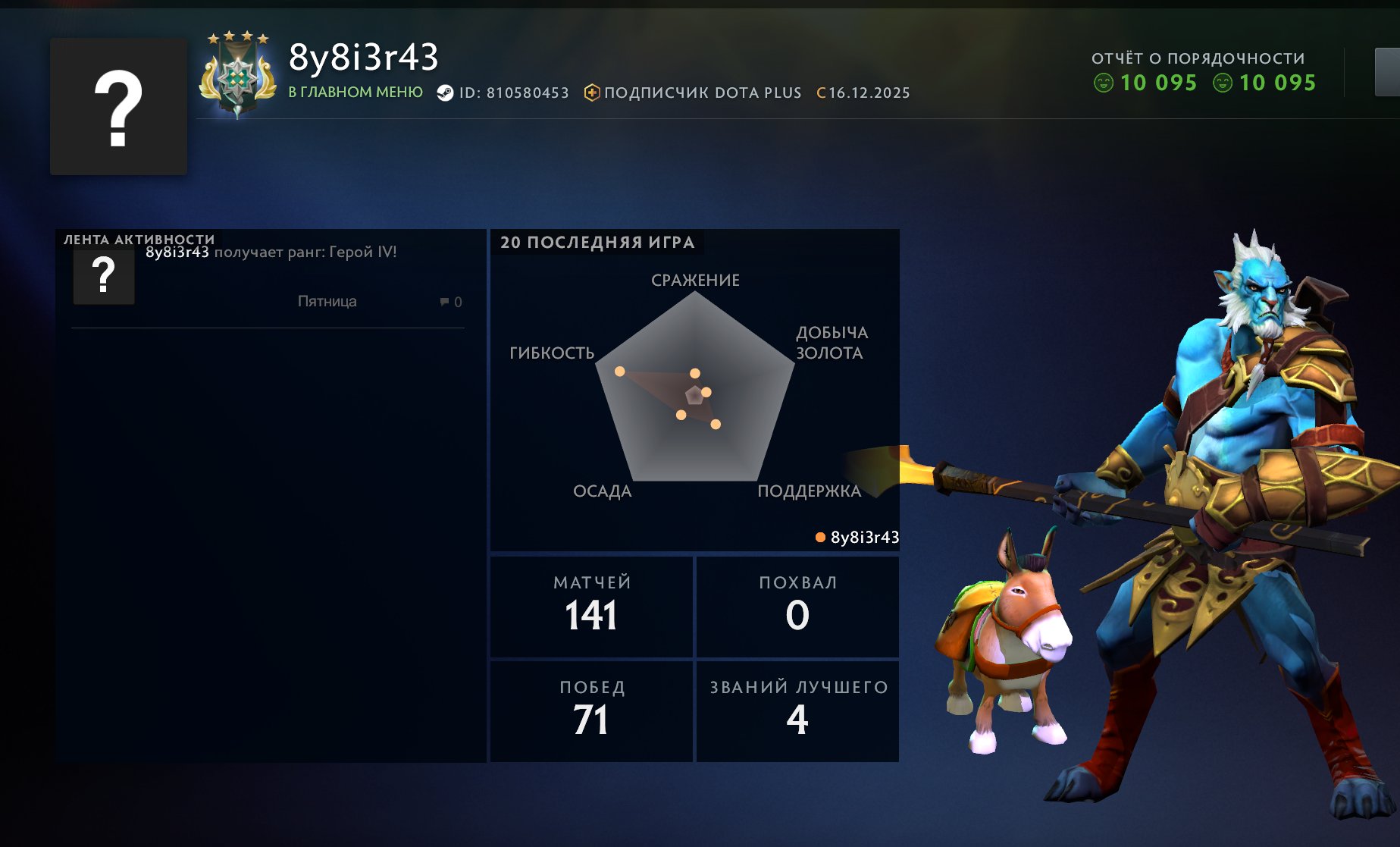1400x847 pixels.
Task: Click the В ГЛАВНОМ МЕНЮ status text
Action: 353,92
